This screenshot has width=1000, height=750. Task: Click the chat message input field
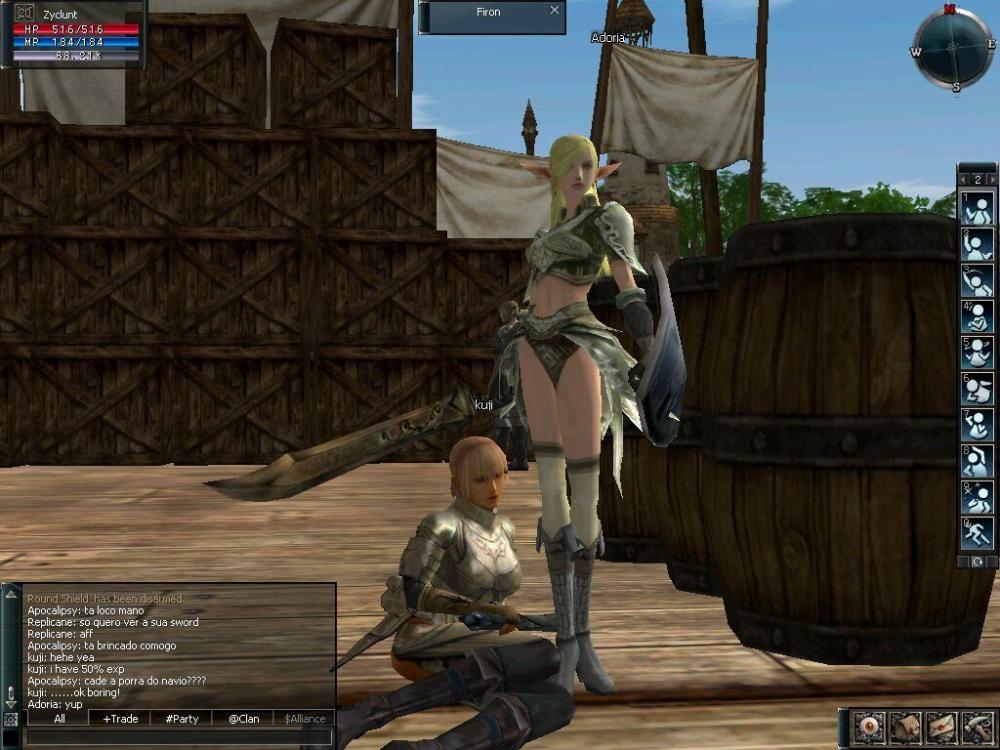click(178, 737)
